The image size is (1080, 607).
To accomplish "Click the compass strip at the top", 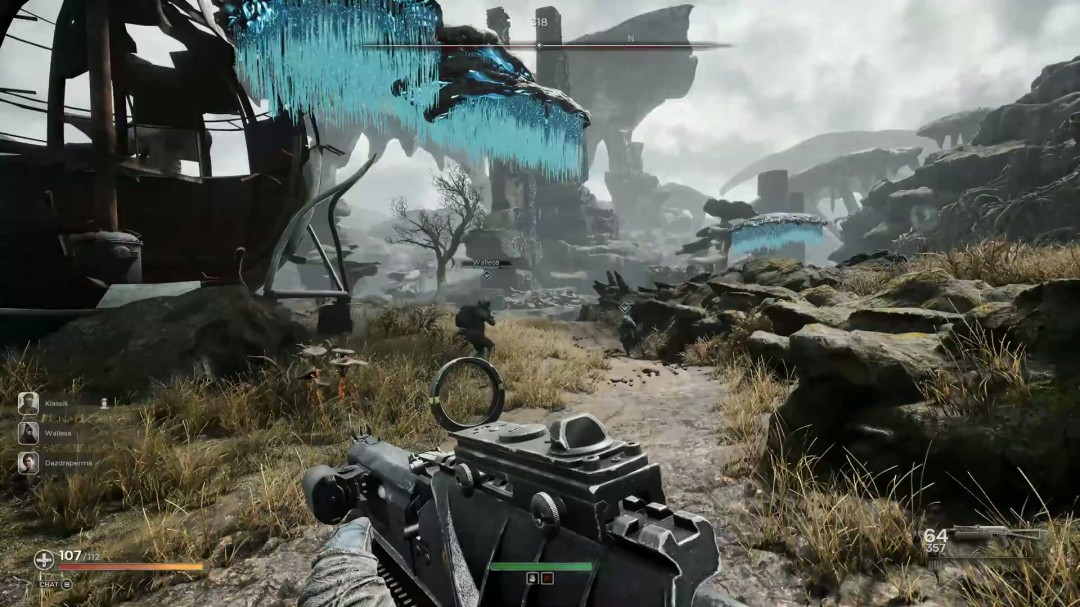I will click(540, 46).
